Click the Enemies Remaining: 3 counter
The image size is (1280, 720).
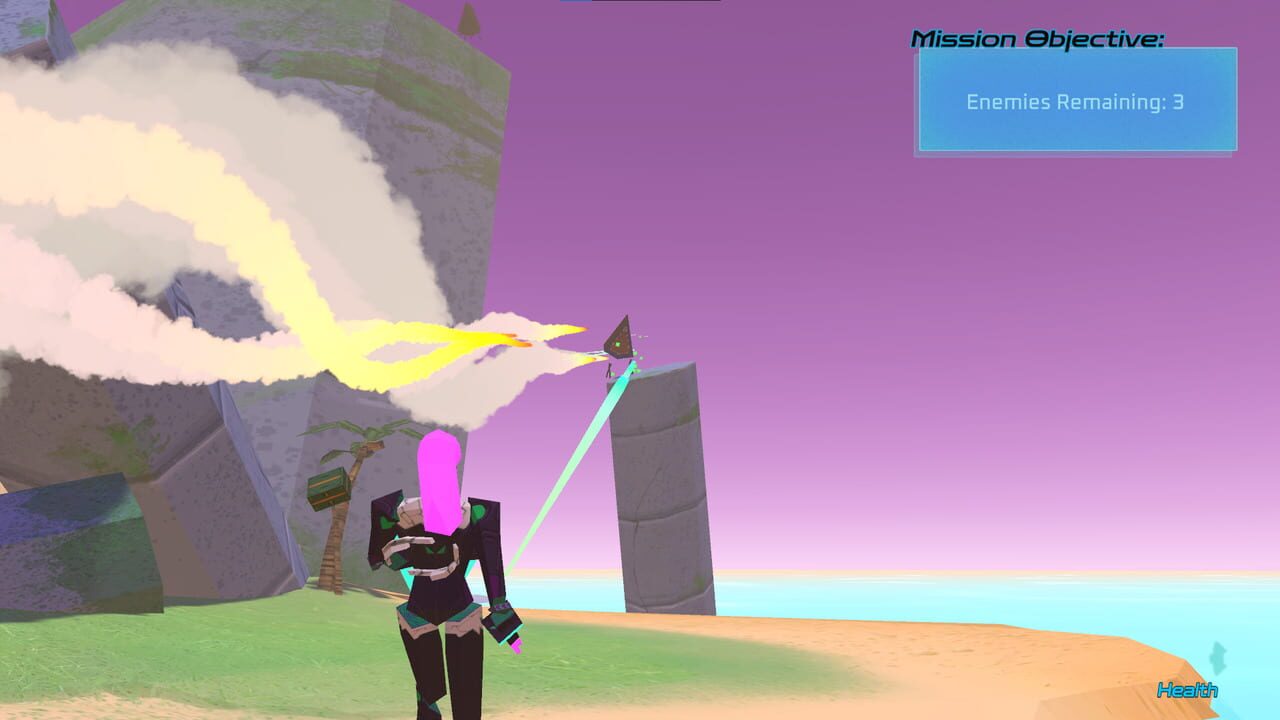tap(1074, 101)
